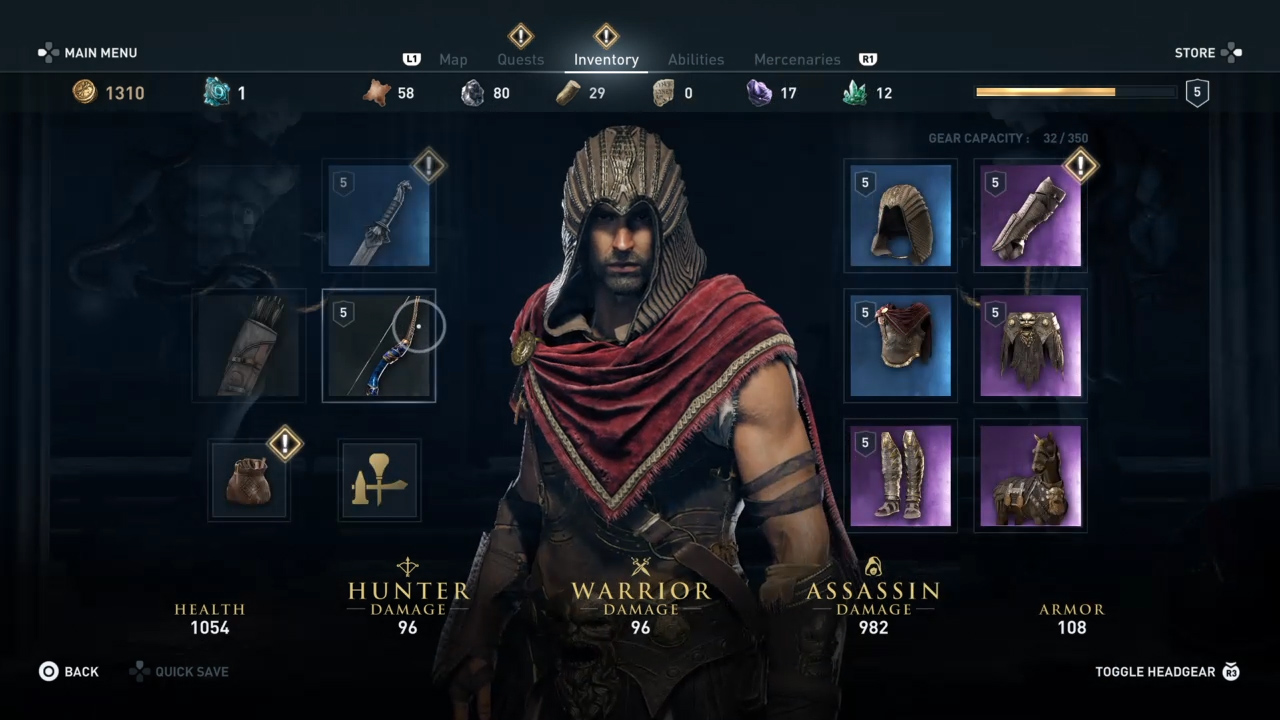Open the equipped sword slot
This screenshot has width=1280, height=720.
[x=378, y=215]
